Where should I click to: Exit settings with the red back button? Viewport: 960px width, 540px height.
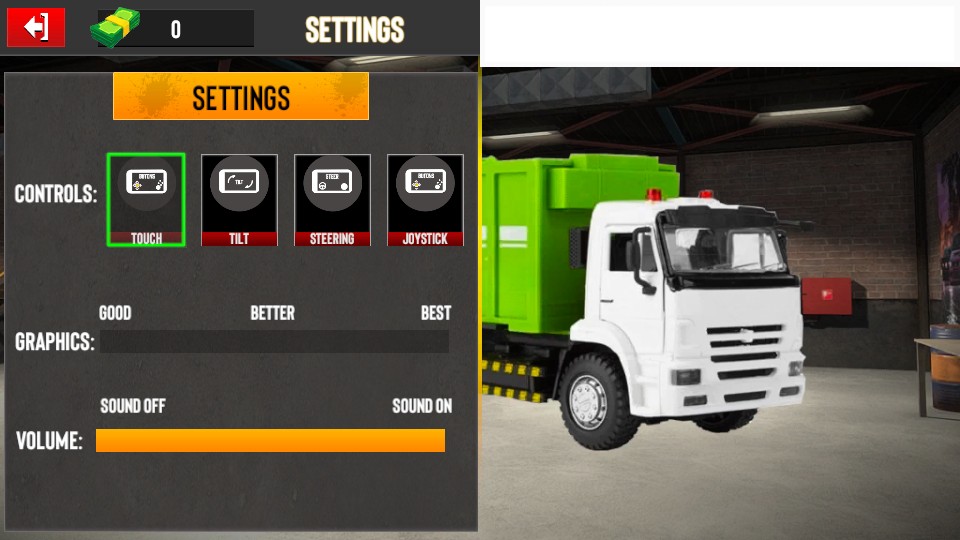[x=36, y=27]
